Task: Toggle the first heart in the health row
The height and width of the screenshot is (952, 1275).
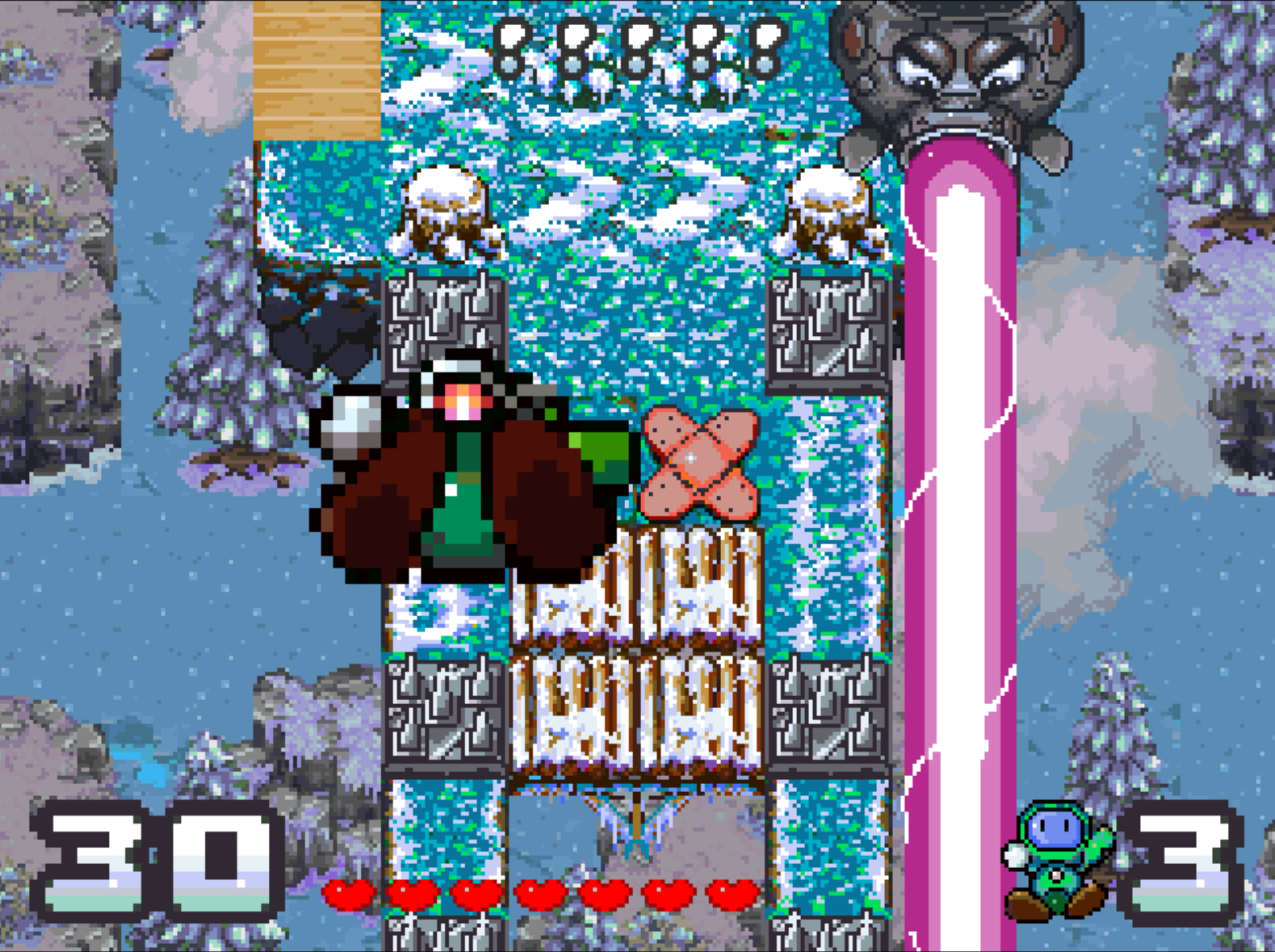Action: tap(347, 895)
